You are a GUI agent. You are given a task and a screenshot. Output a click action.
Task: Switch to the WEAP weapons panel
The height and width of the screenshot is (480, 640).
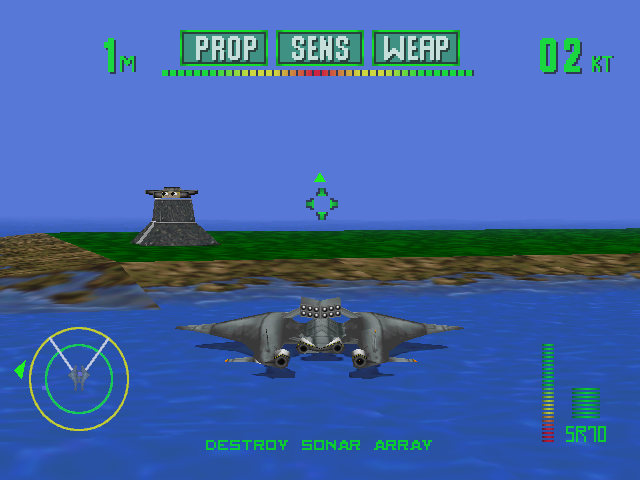tap(416, 48)
